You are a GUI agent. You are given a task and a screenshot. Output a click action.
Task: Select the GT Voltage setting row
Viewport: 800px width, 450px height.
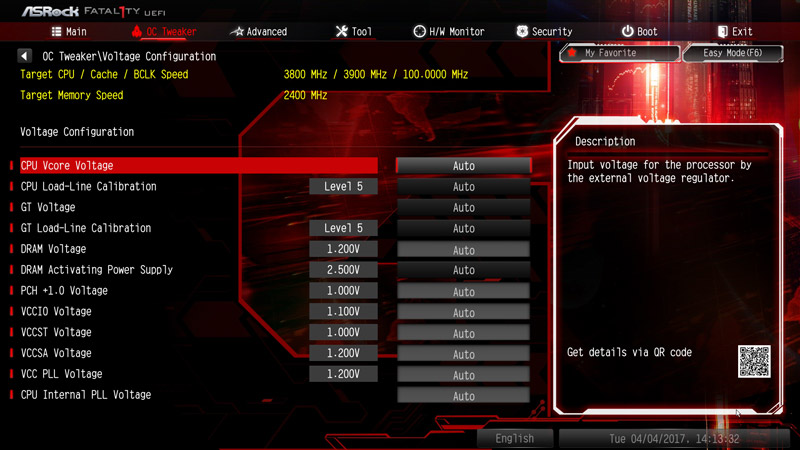coord(48,207)
